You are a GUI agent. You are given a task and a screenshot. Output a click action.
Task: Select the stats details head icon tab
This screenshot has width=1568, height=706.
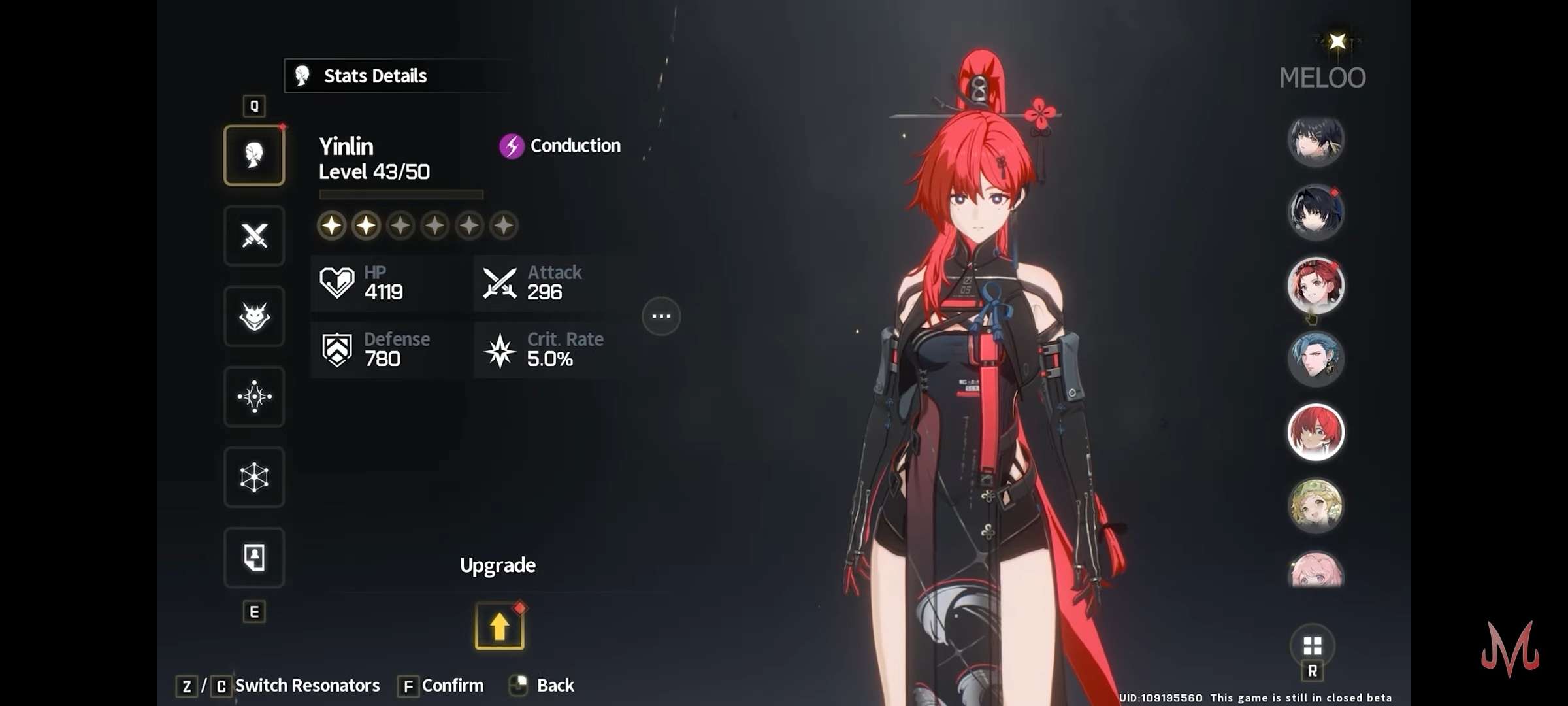pyautogui.click(x=254, y=156)
